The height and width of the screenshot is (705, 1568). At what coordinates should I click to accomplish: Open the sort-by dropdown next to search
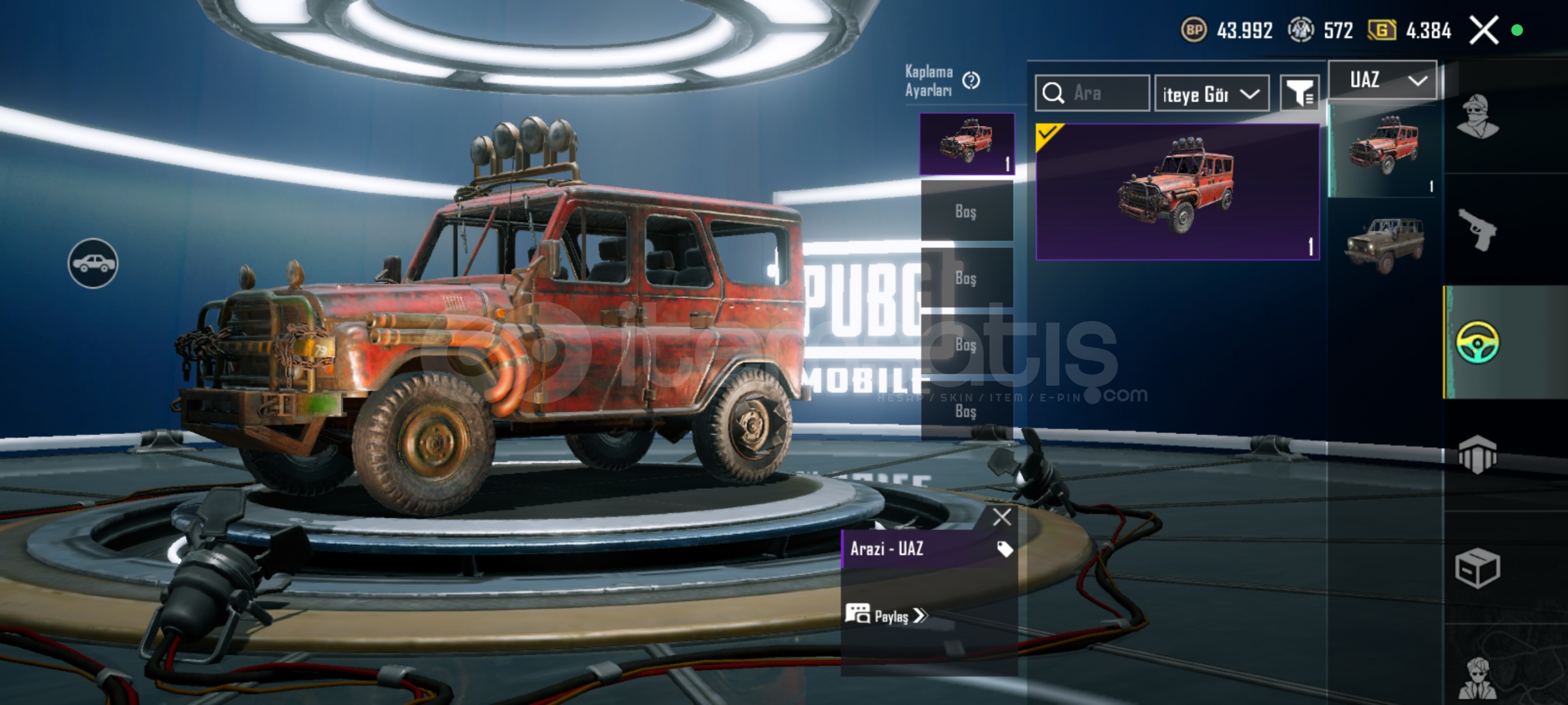[1211, 94]
